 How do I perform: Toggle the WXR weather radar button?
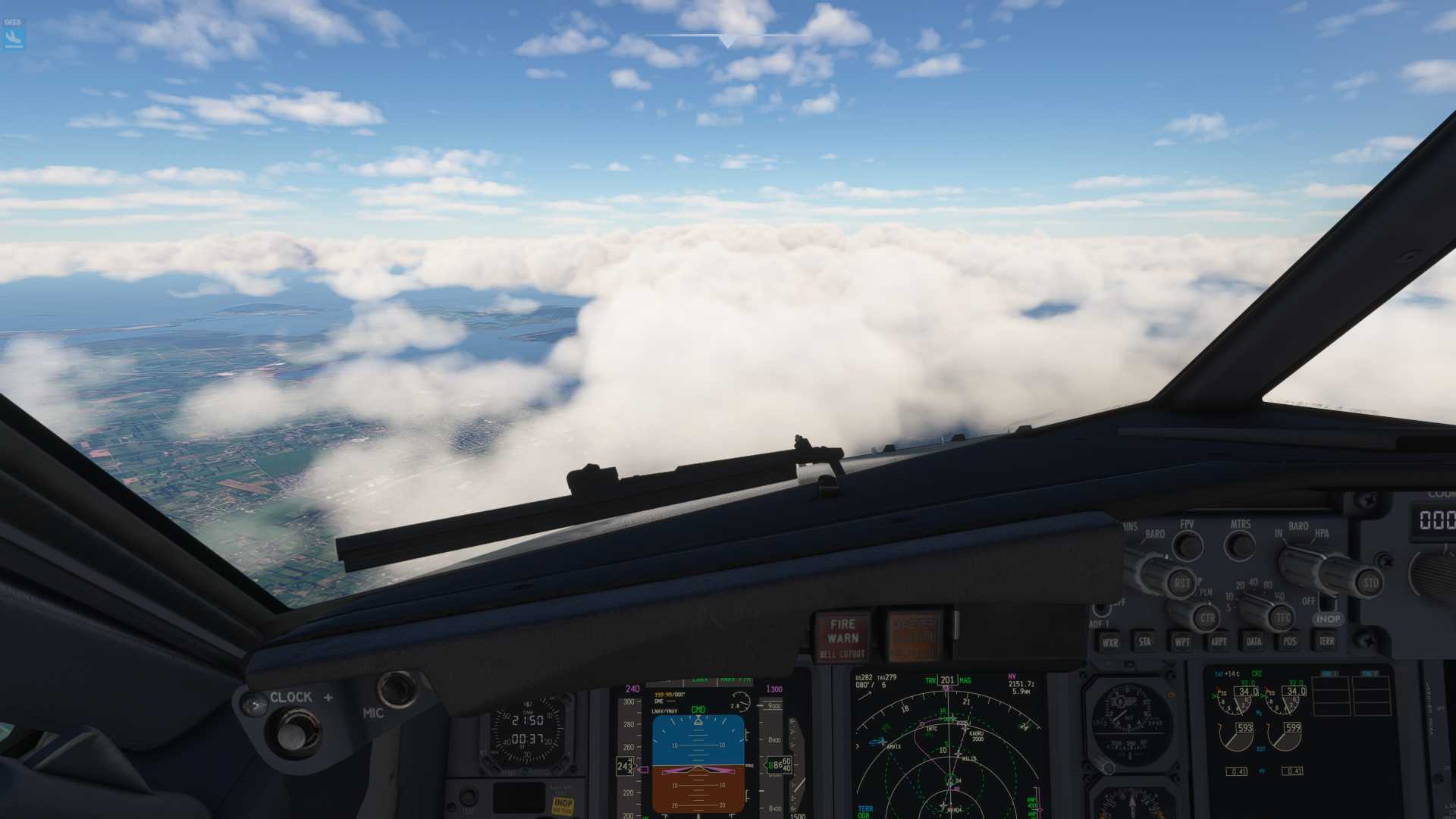(1109, 642)
